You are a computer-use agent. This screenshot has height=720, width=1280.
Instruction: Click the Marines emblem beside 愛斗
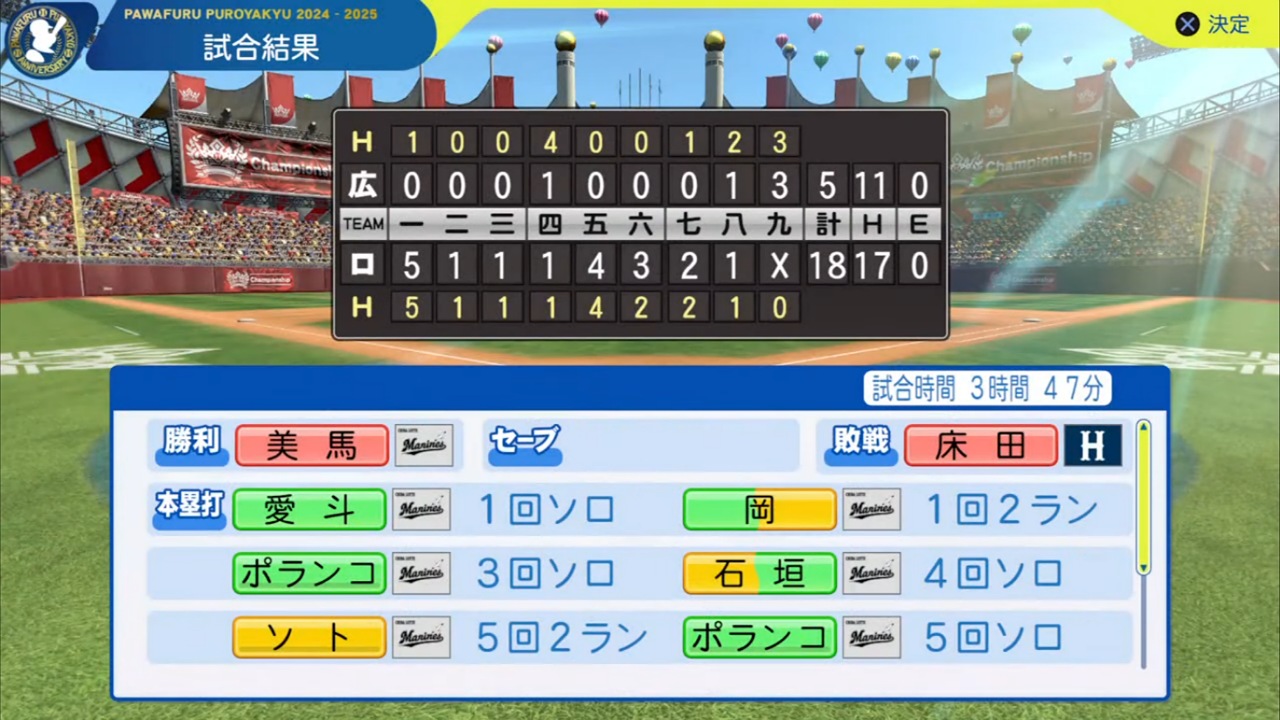pos(422,509)
